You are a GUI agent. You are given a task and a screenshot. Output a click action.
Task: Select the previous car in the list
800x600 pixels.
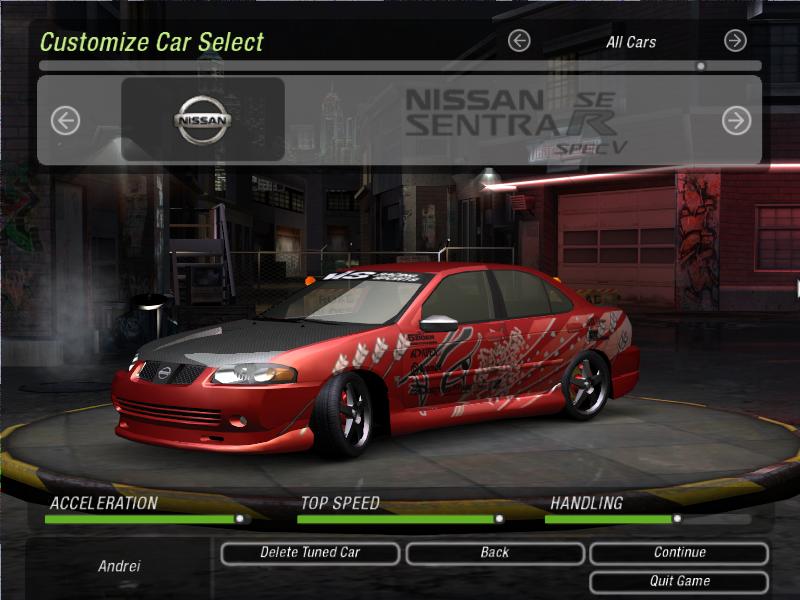pyautogui.click(x=65, y=121)
